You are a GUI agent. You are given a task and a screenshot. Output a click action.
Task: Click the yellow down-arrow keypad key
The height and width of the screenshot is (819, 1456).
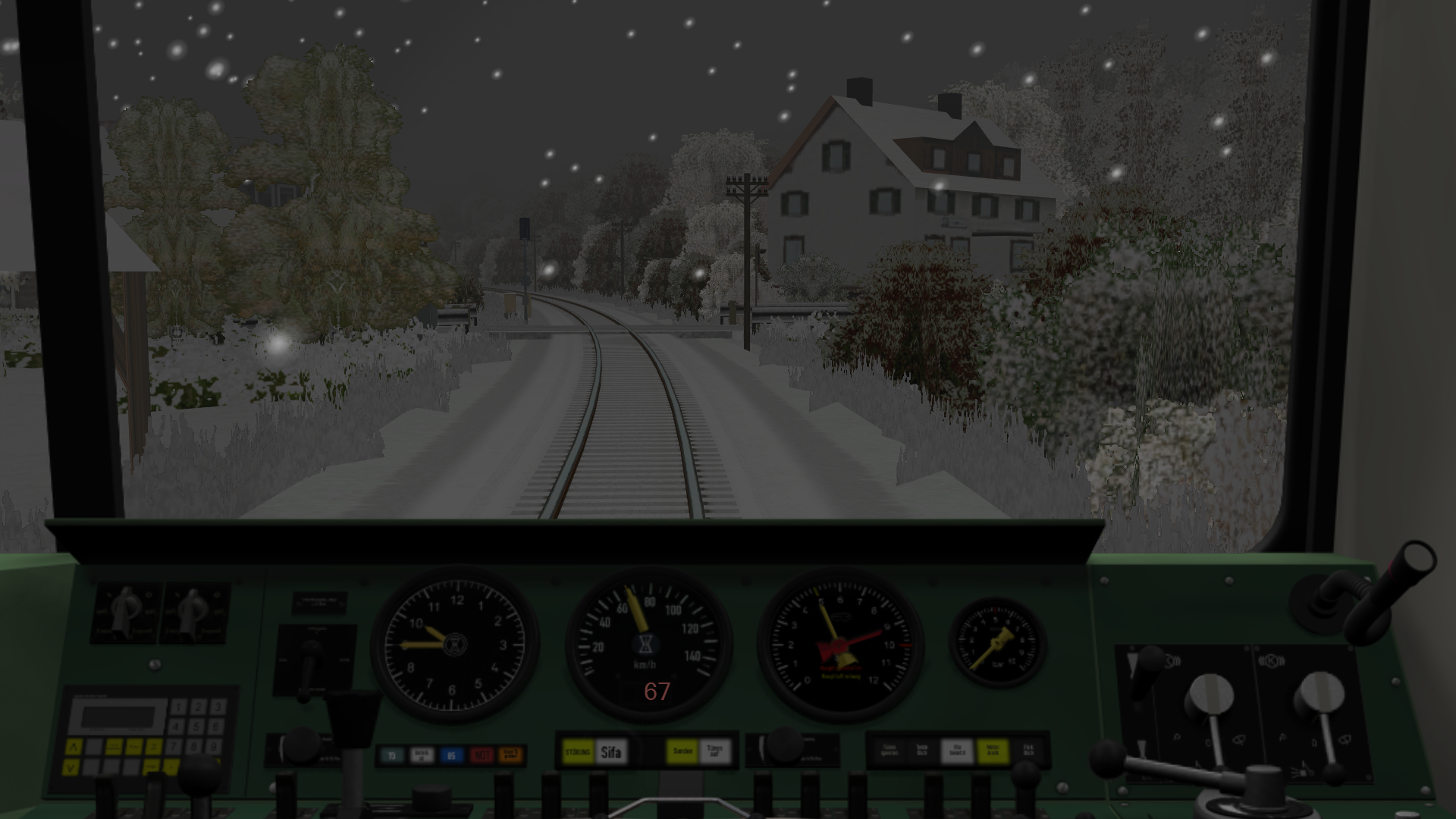pyautogui.click(x=71, y=767)
